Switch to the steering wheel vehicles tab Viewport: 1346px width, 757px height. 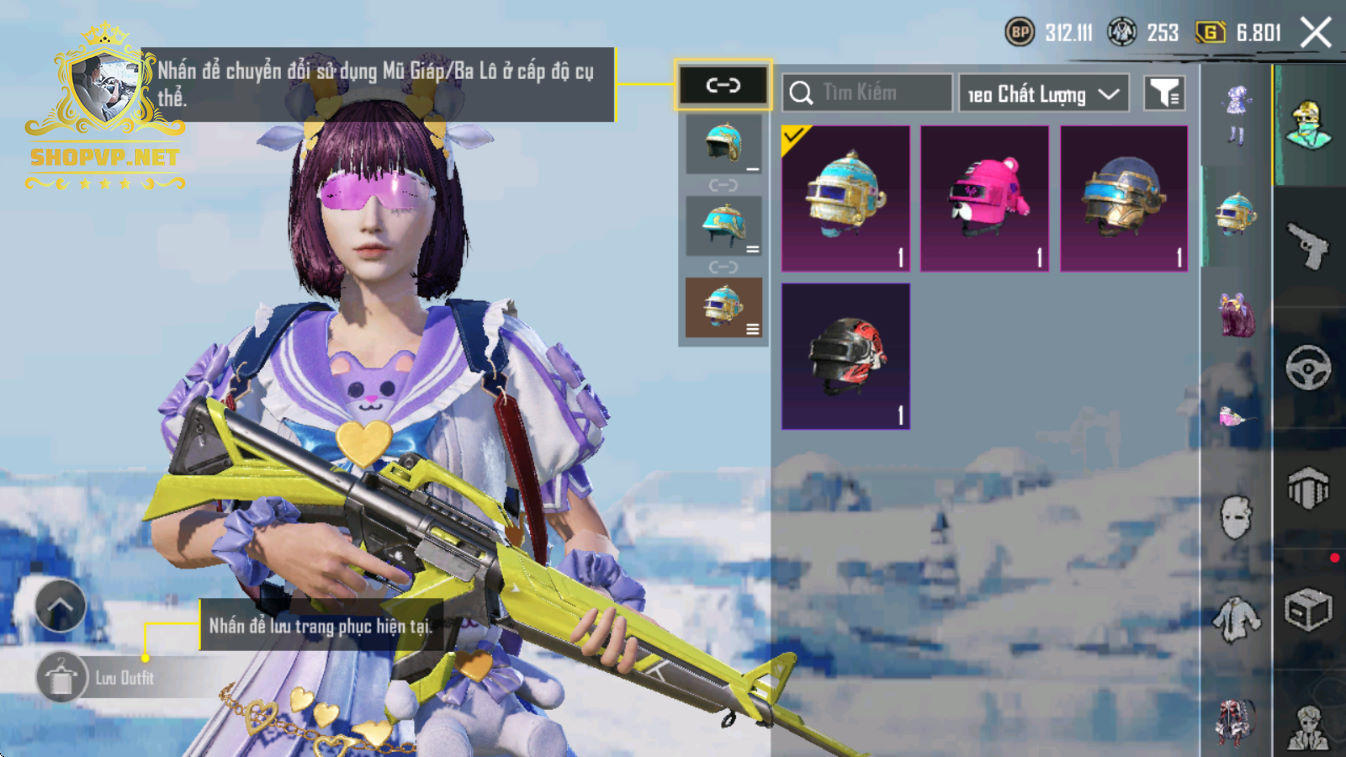point(1308,368)
